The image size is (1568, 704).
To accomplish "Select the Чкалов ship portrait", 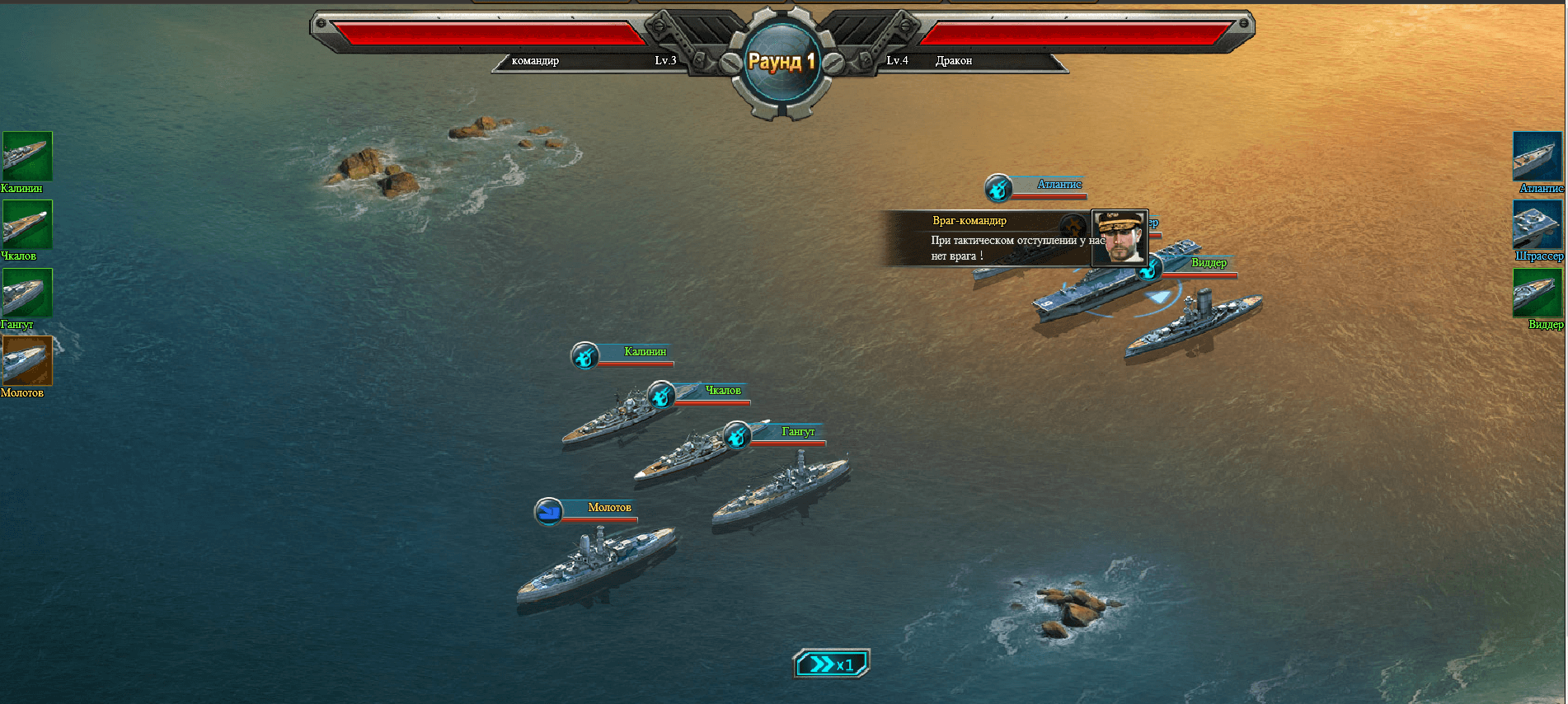I will 26,224.
